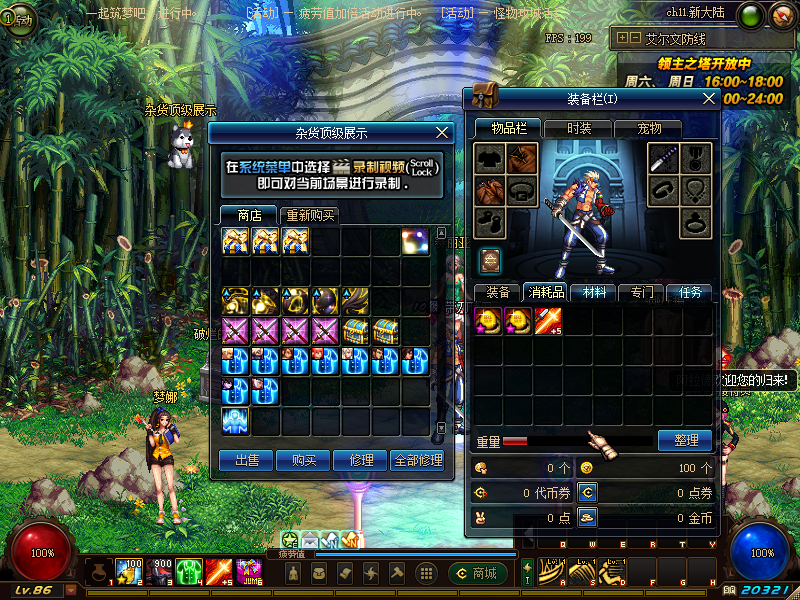
Task: Click the 出售 sell button
Action: pos(247,460)
